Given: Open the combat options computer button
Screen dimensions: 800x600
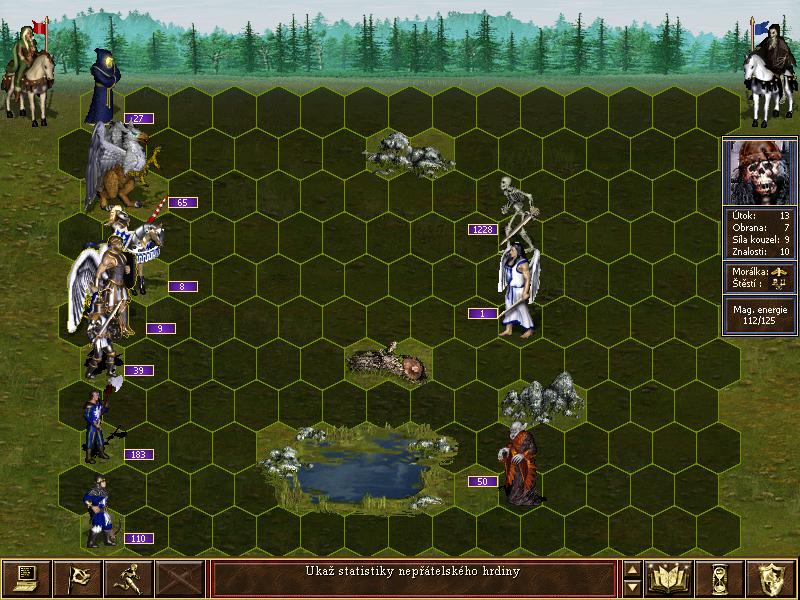Looking at the screenshot, I should click(26, 577).
